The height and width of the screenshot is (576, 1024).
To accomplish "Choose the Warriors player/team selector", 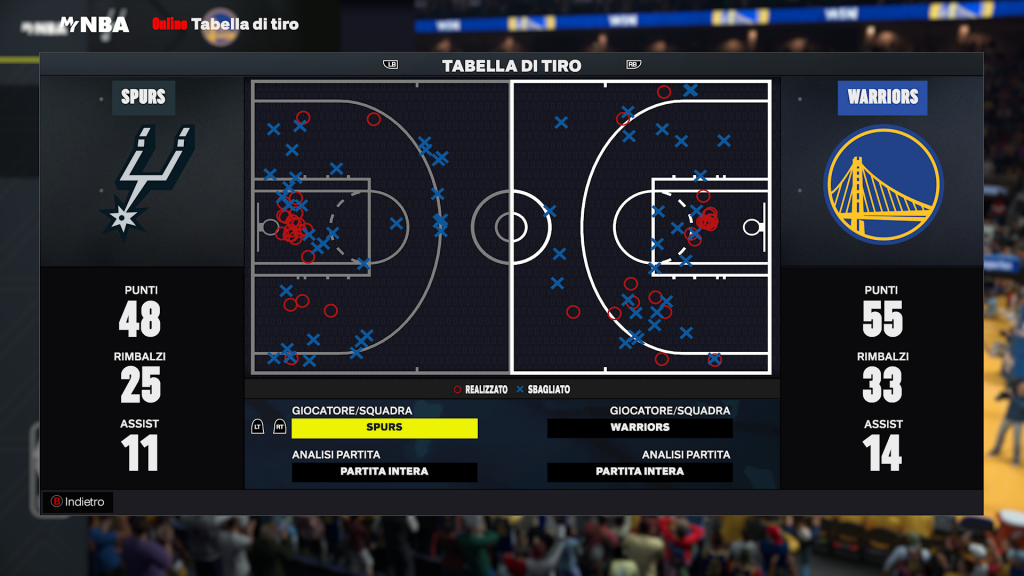I will (x=640, y=428).
